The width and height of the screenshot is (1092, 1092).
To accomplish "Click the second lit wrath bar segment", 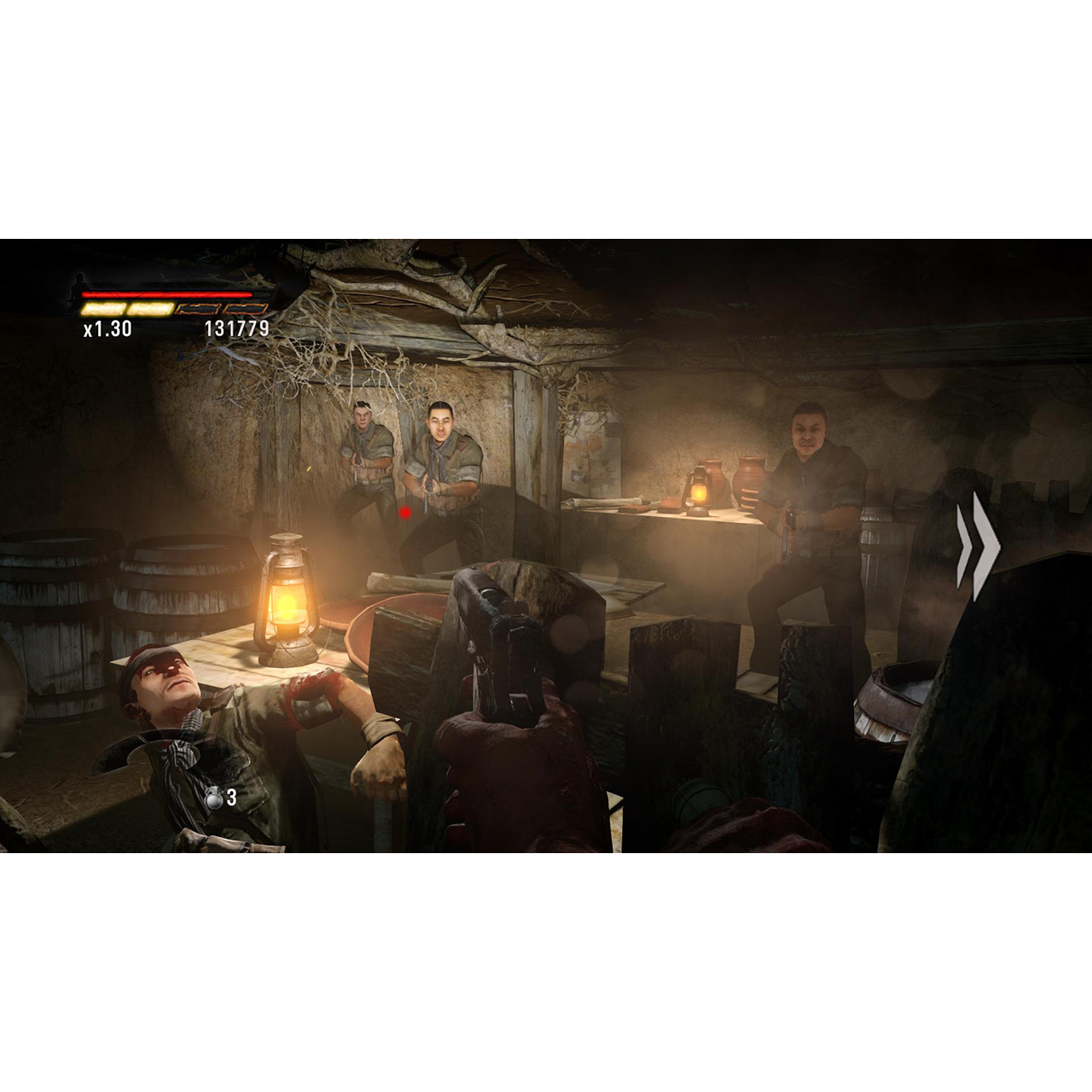I will (152, 309).
